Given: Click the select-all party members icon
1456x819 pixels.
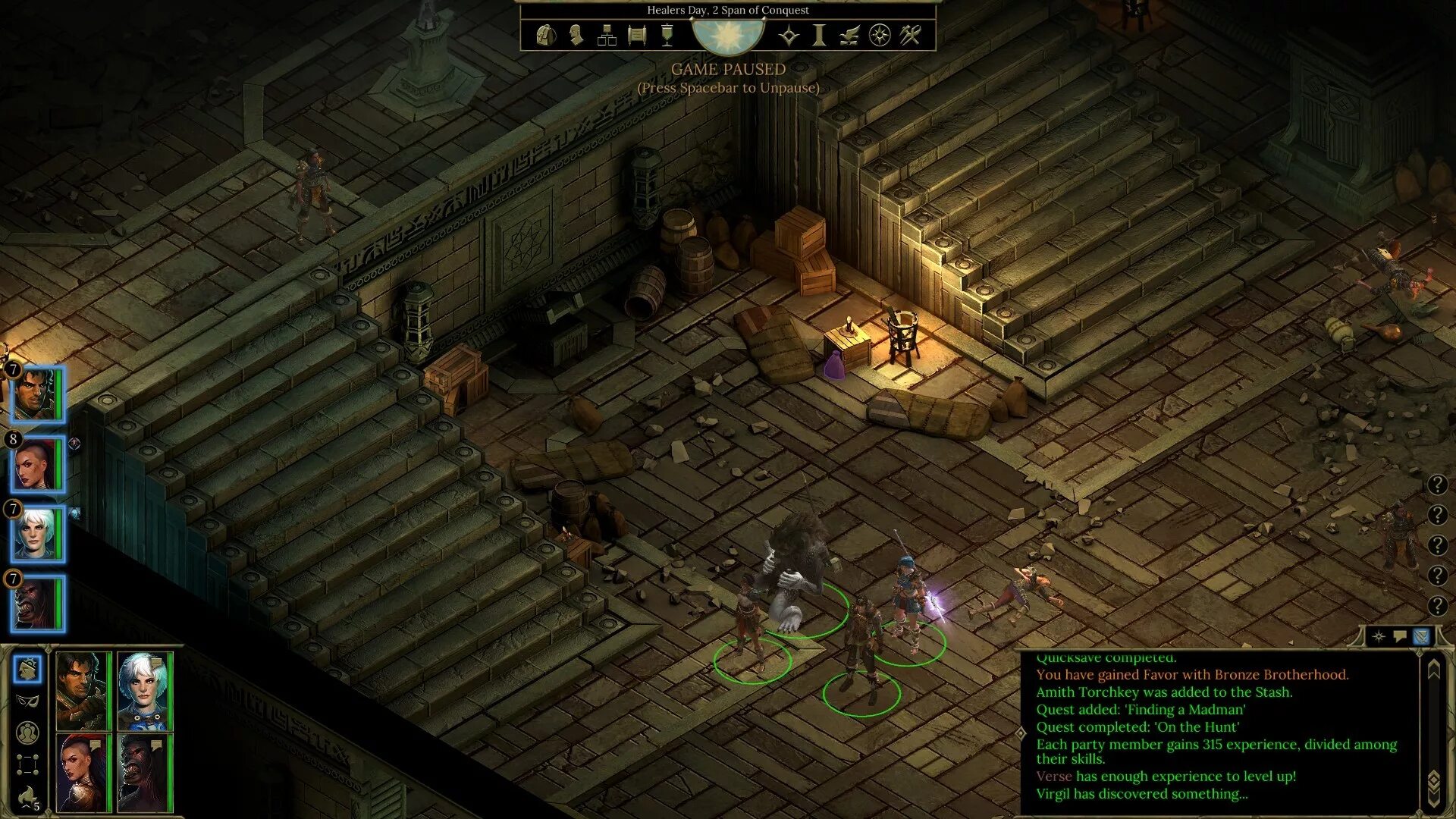Looking at the screenshot, I should (27, 733).
